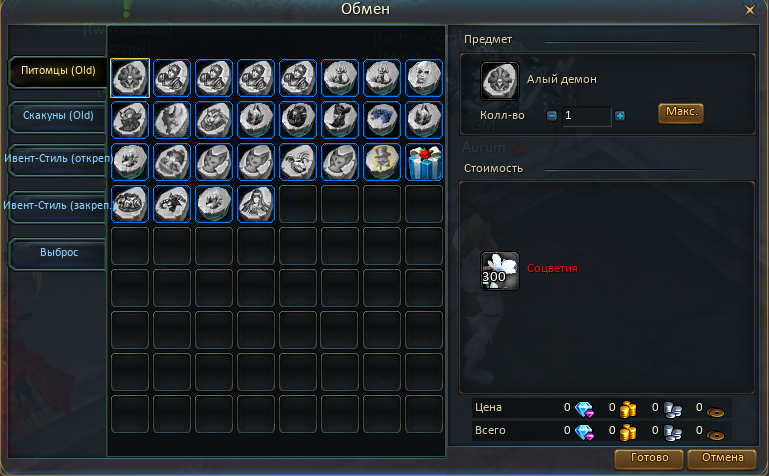Increase the item quantity with plus
769x476 pixels.
point(620,116)
